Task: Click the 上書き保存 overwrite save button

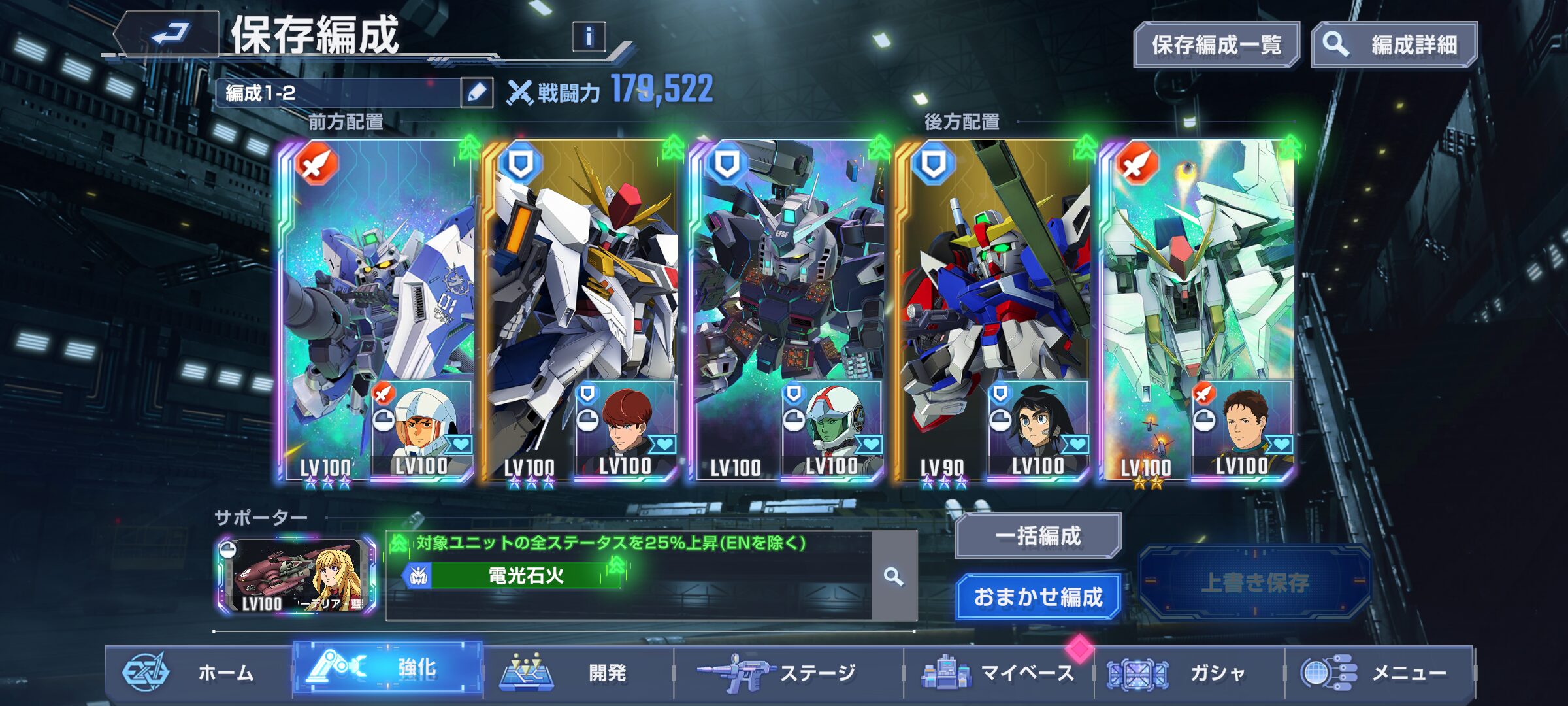Action: click(x=1254, y=582)
